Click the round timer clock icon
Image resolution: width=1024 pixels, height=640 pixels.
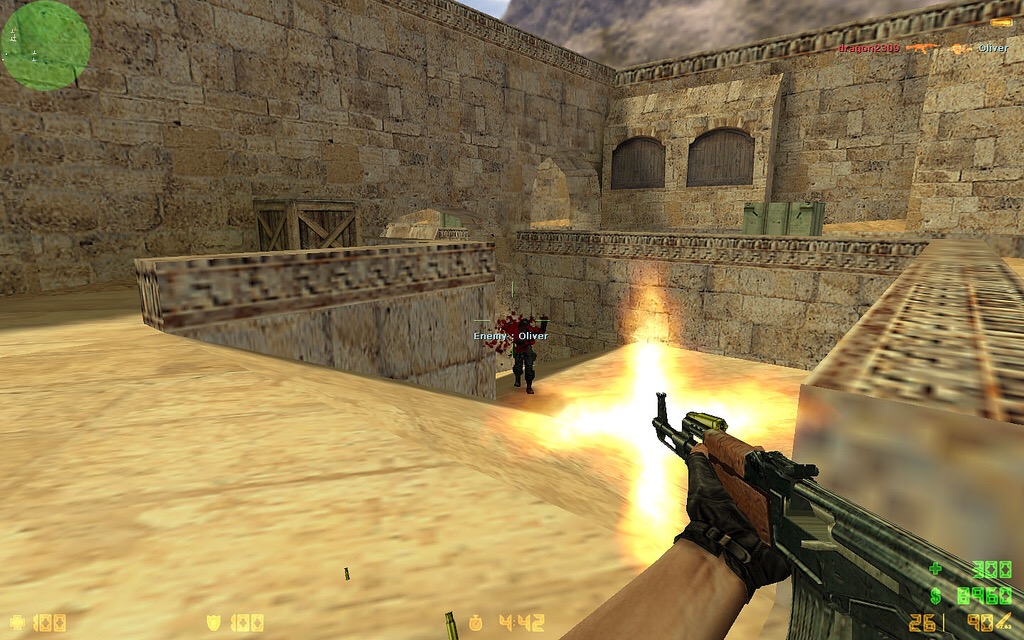coord(476,623)
